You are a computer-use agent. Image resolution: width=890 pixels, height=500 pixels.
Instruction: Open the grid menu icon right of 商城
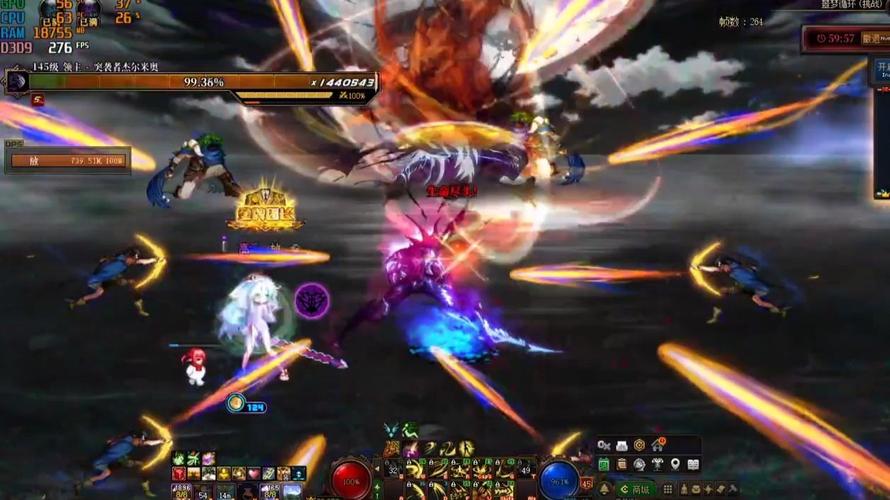(667, 489)
